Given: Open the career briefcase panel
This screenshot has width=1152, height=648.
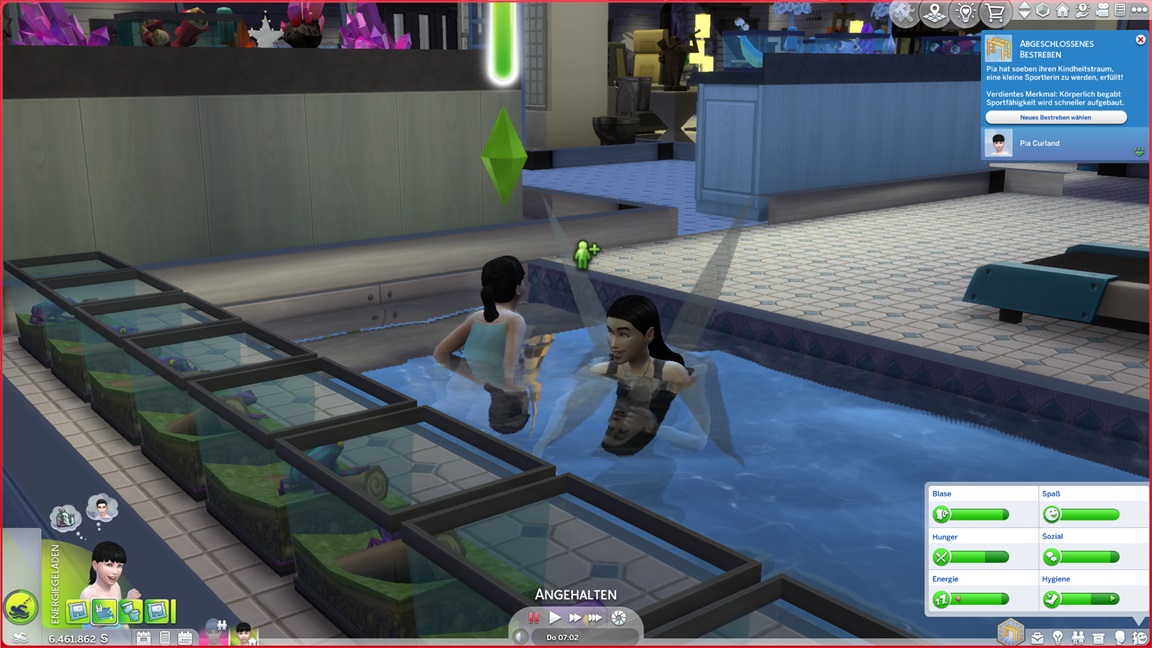Looking at the screenshot, I should pos(1037,637).
